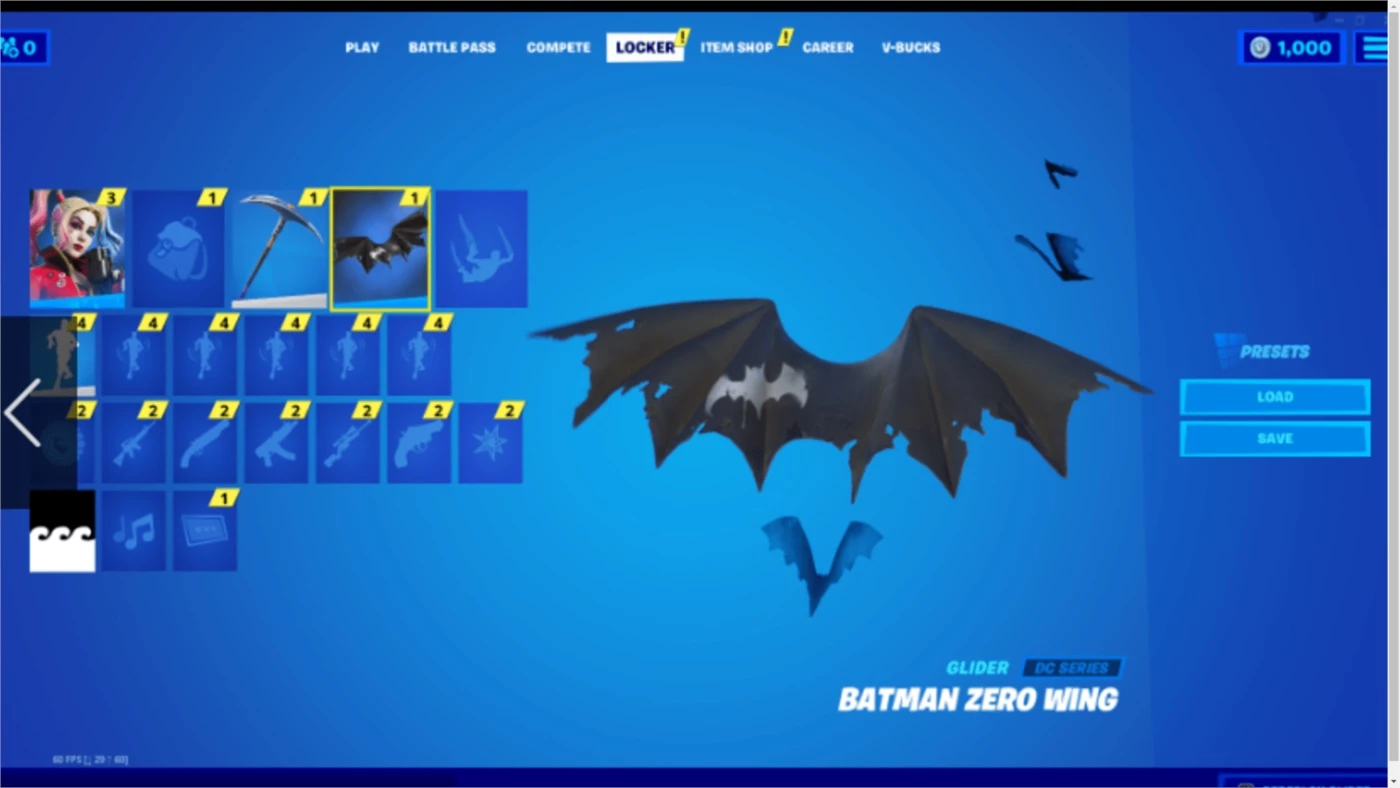Open the hamburger menu
Image resolution: width=1400 pixels, height=788 pixels.
point(1377,46)
